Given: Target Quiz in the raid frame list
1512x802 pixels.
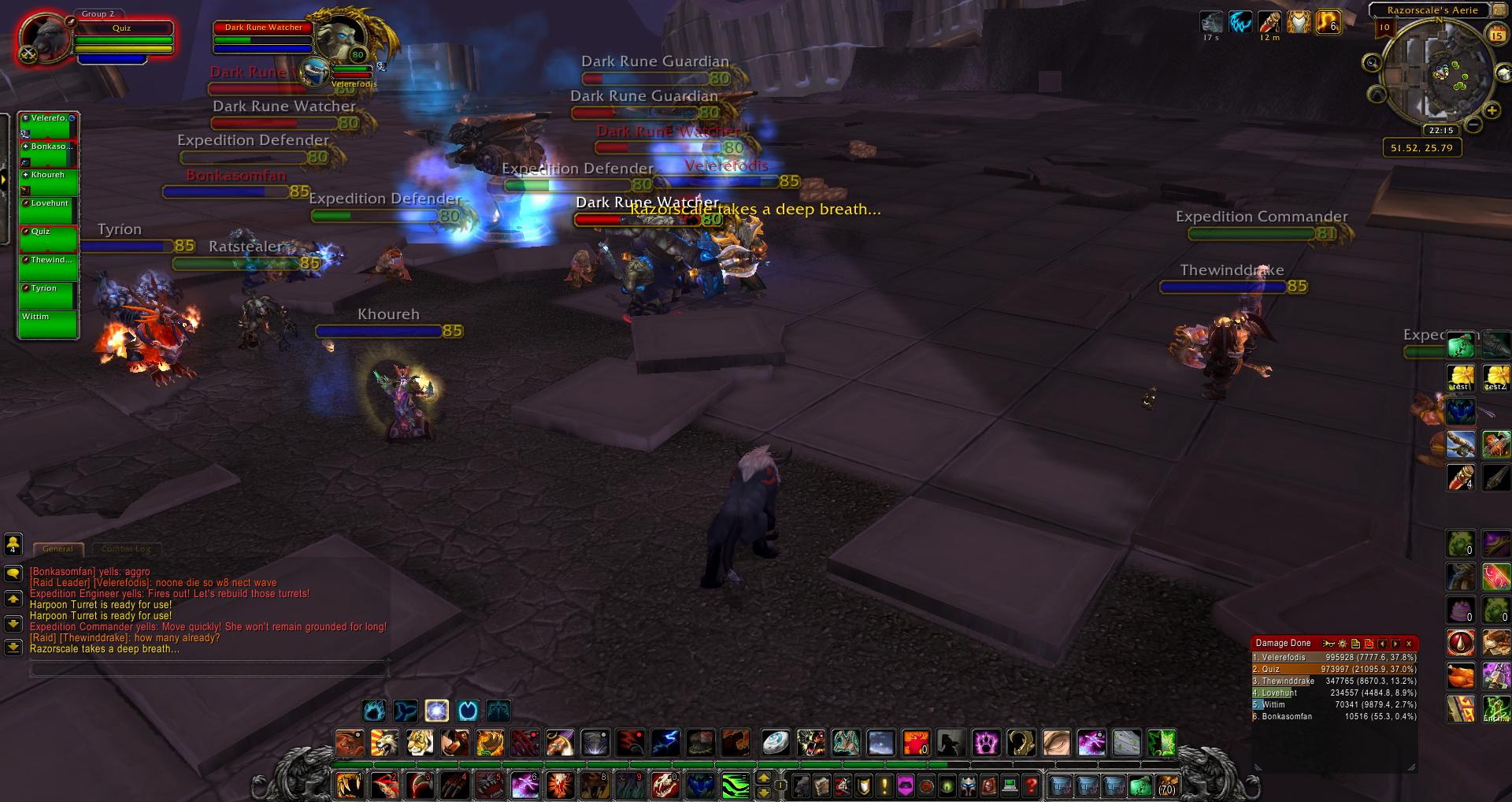Looking at the screenshot, I should pos(46,236).
